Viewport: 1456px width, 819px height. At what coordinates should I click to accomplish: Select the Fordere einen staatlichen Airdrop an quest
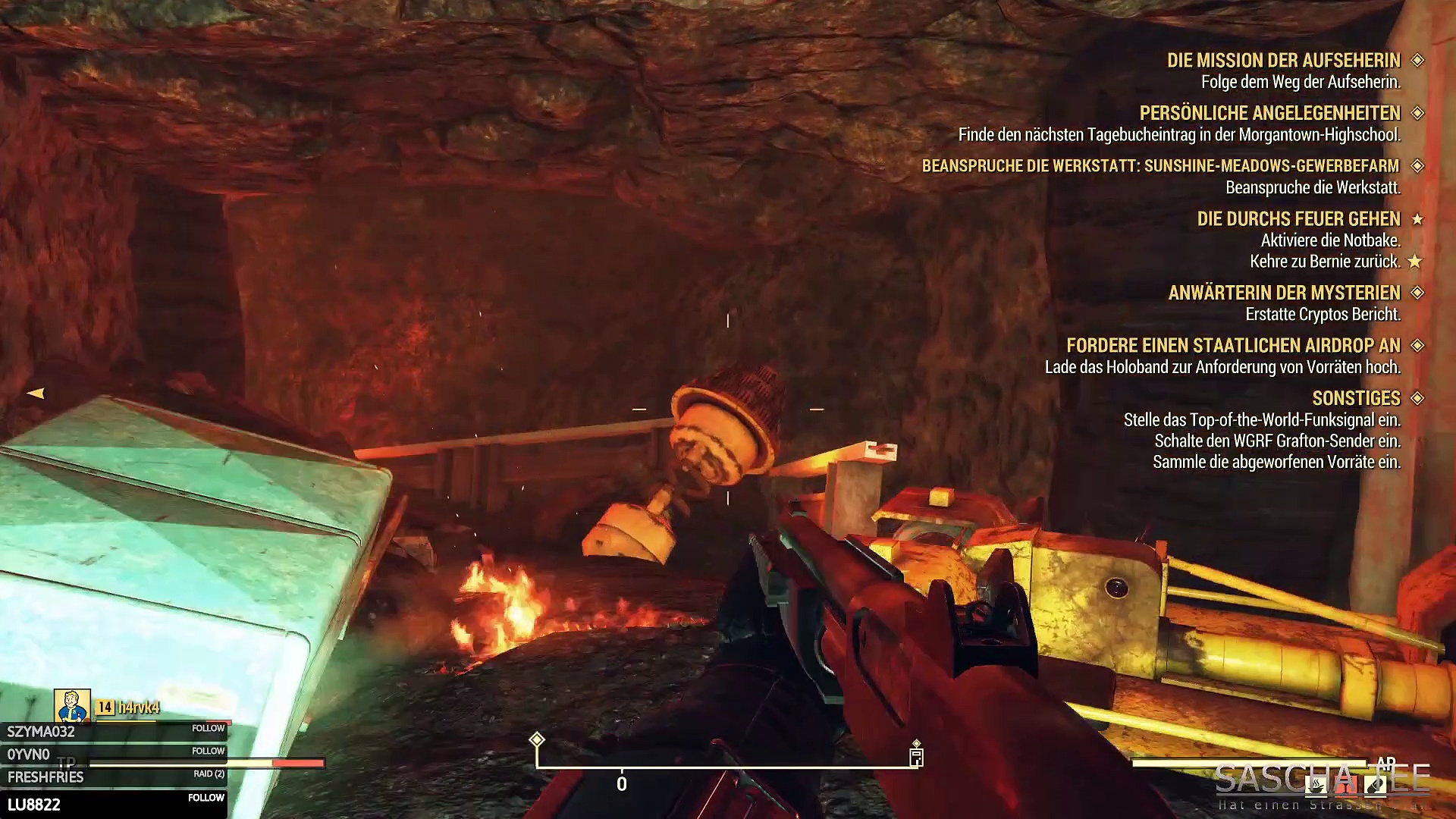point(1233,346)
